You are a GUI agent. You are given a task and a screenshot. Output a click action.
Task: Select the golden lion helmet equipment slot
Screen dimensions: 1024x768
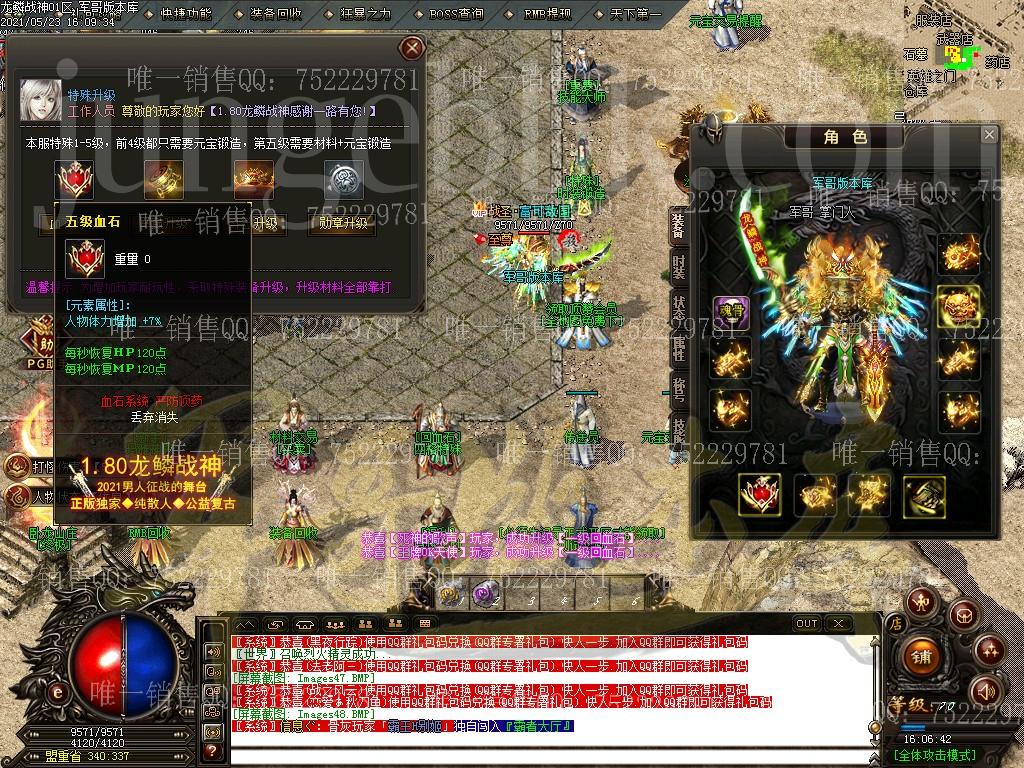[x=957, y=306]
